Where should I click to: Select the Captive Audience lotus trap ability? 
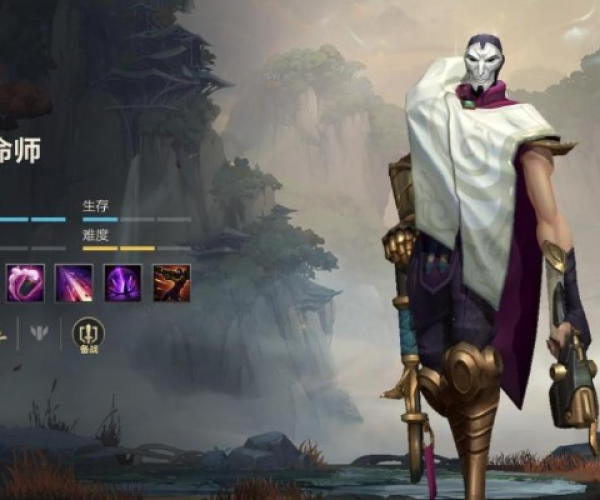pos(123,283)
